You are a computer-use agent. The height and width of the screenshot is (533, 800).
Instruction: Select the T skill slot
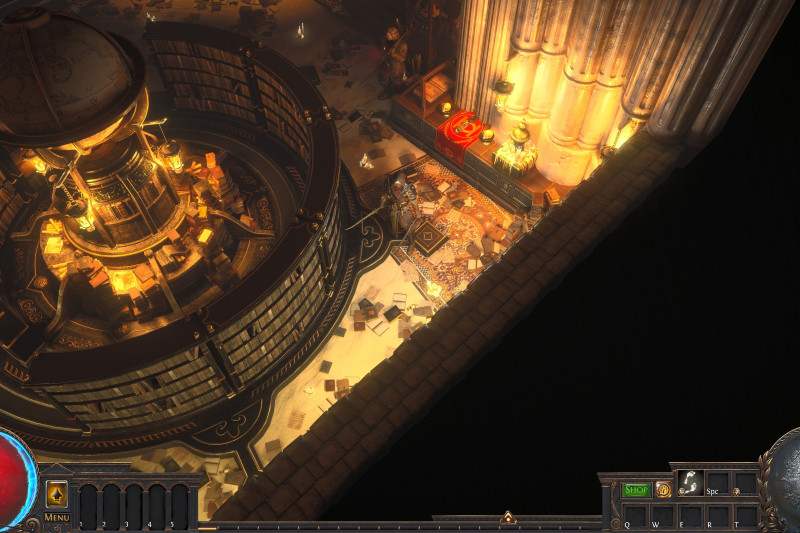coord(744,515)
